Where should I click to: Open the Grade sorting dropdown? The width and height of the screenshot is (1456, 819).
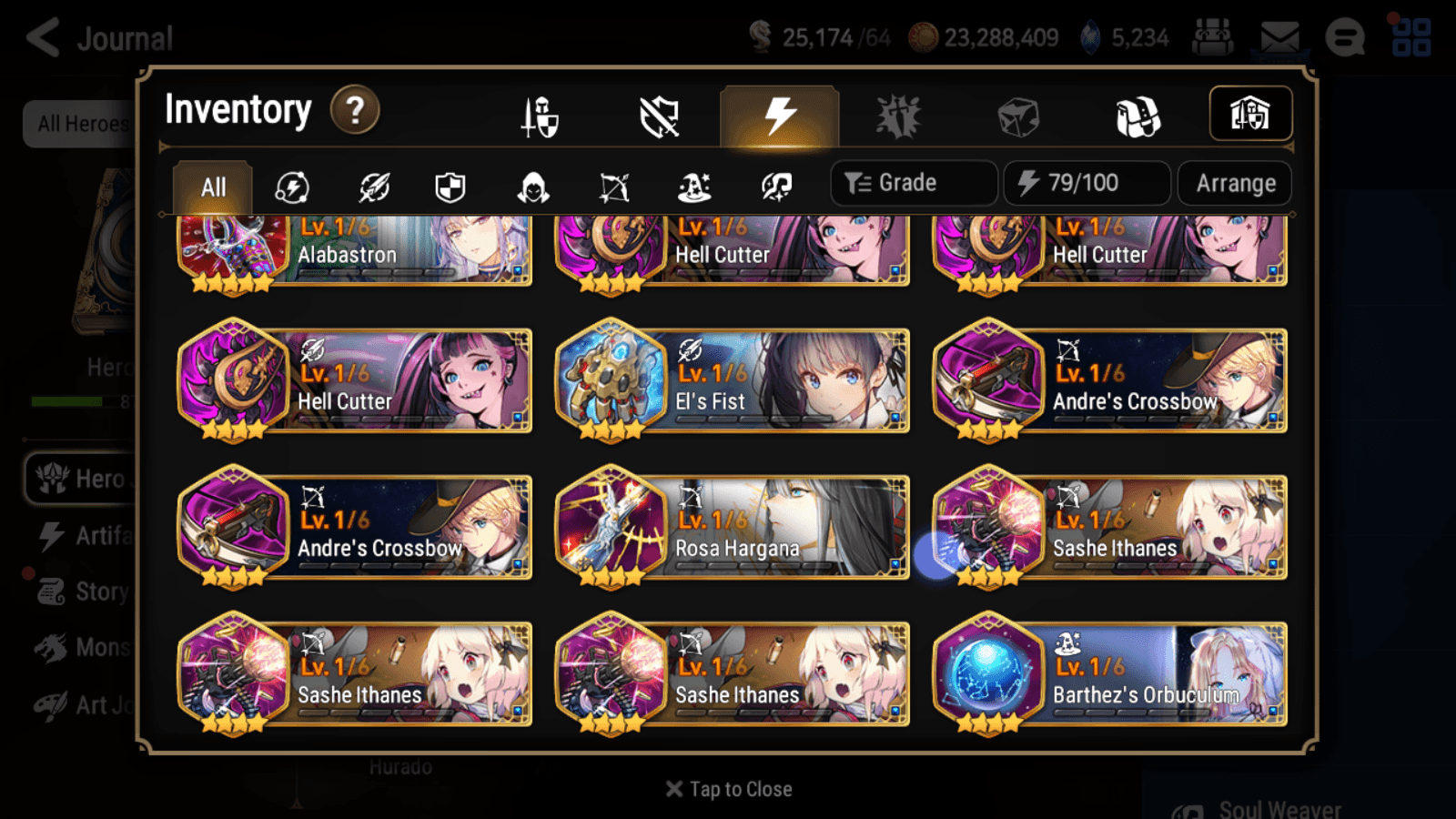point(913,182)
